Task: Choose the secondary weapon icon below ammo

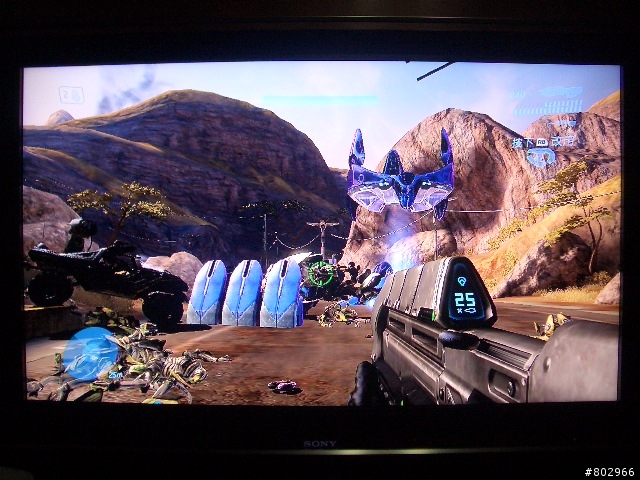Action: (563, 122)
